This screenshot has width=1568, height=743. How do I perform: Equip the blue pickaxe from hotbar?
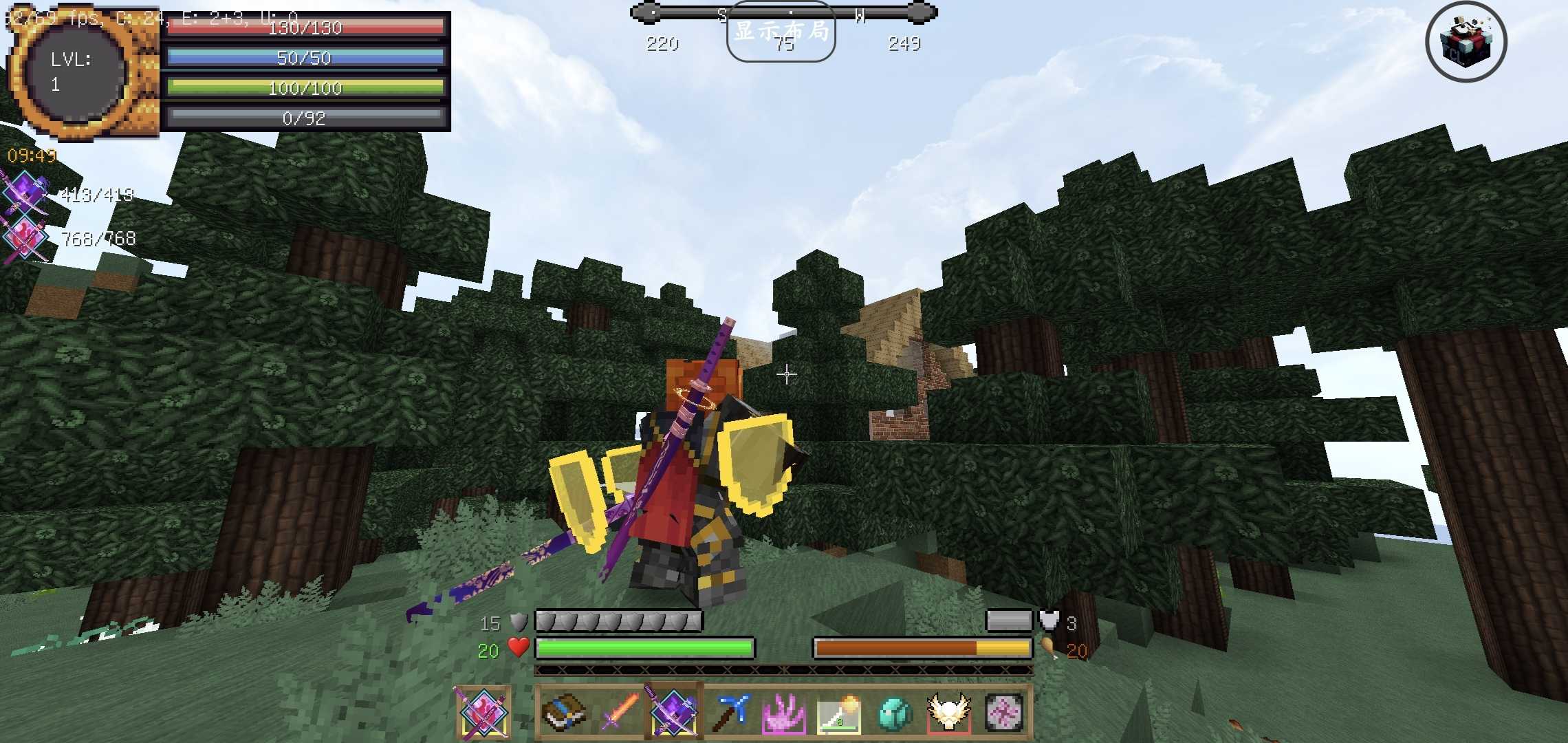[x=729, y=712]
